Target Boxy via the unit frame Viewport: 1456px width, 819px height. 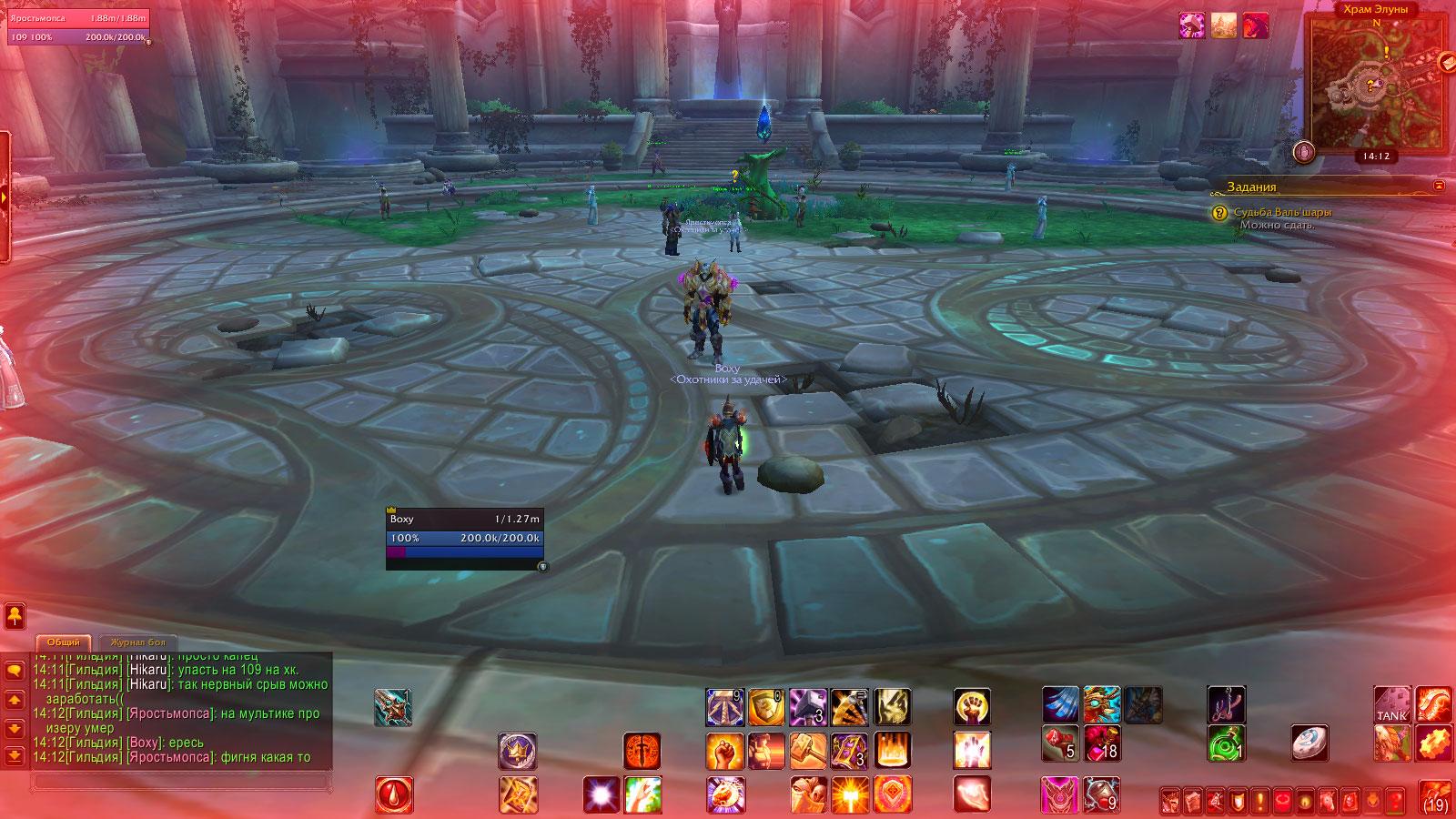(464, 529)
